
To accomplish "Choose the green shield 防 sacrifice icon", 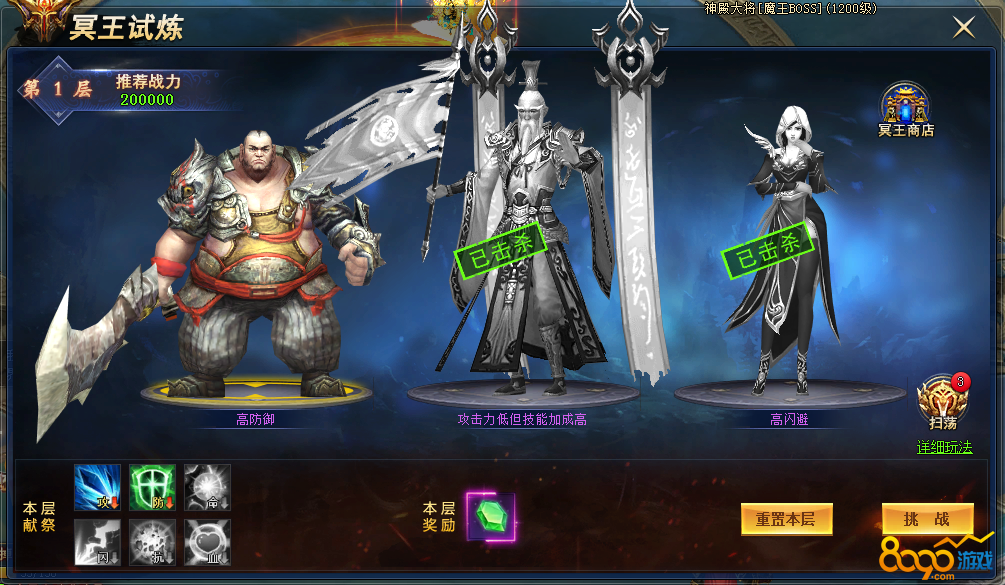I will click(152, 487).
